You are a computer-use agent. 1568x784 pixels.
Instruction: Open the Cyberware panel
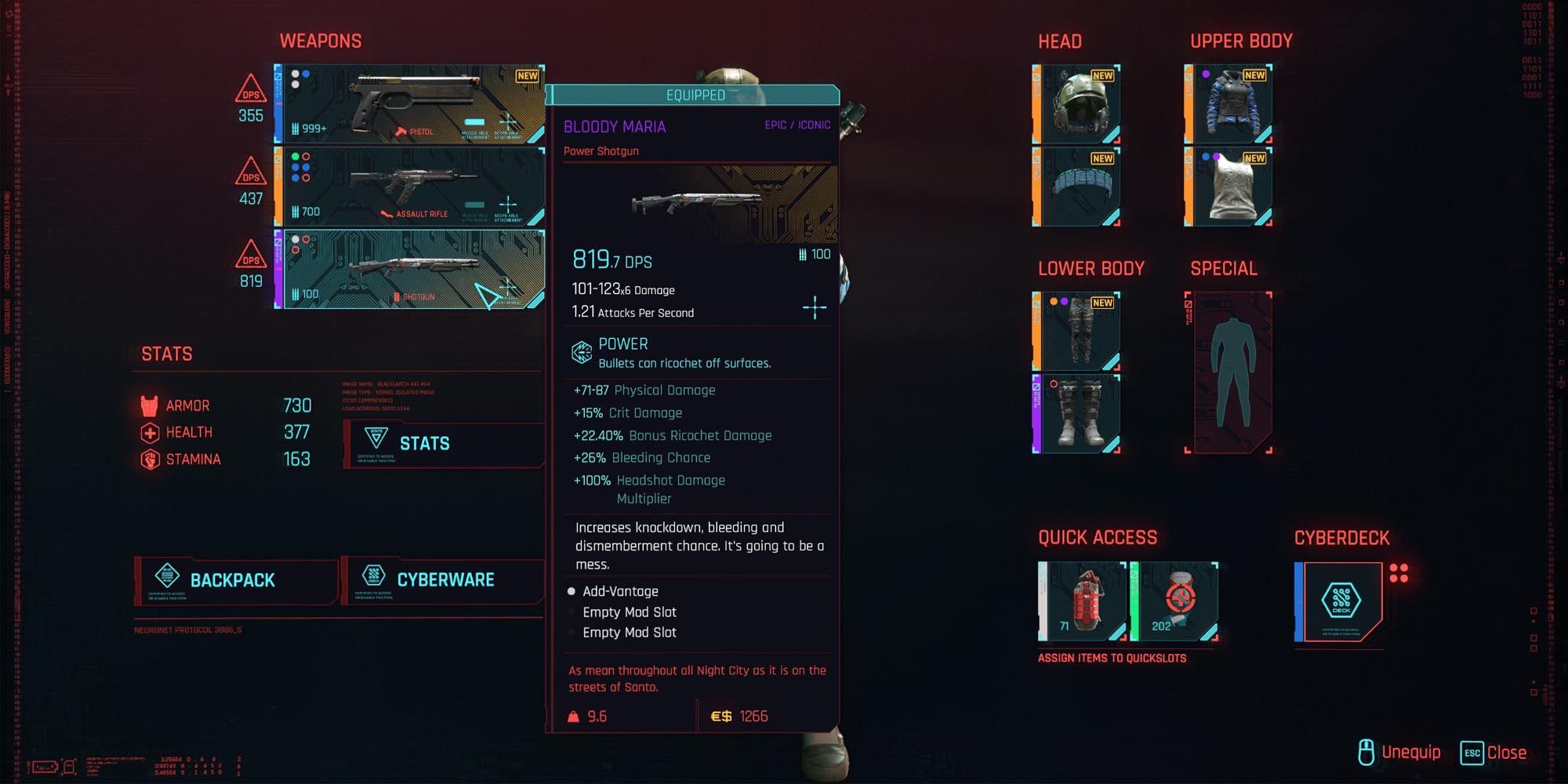443,580
